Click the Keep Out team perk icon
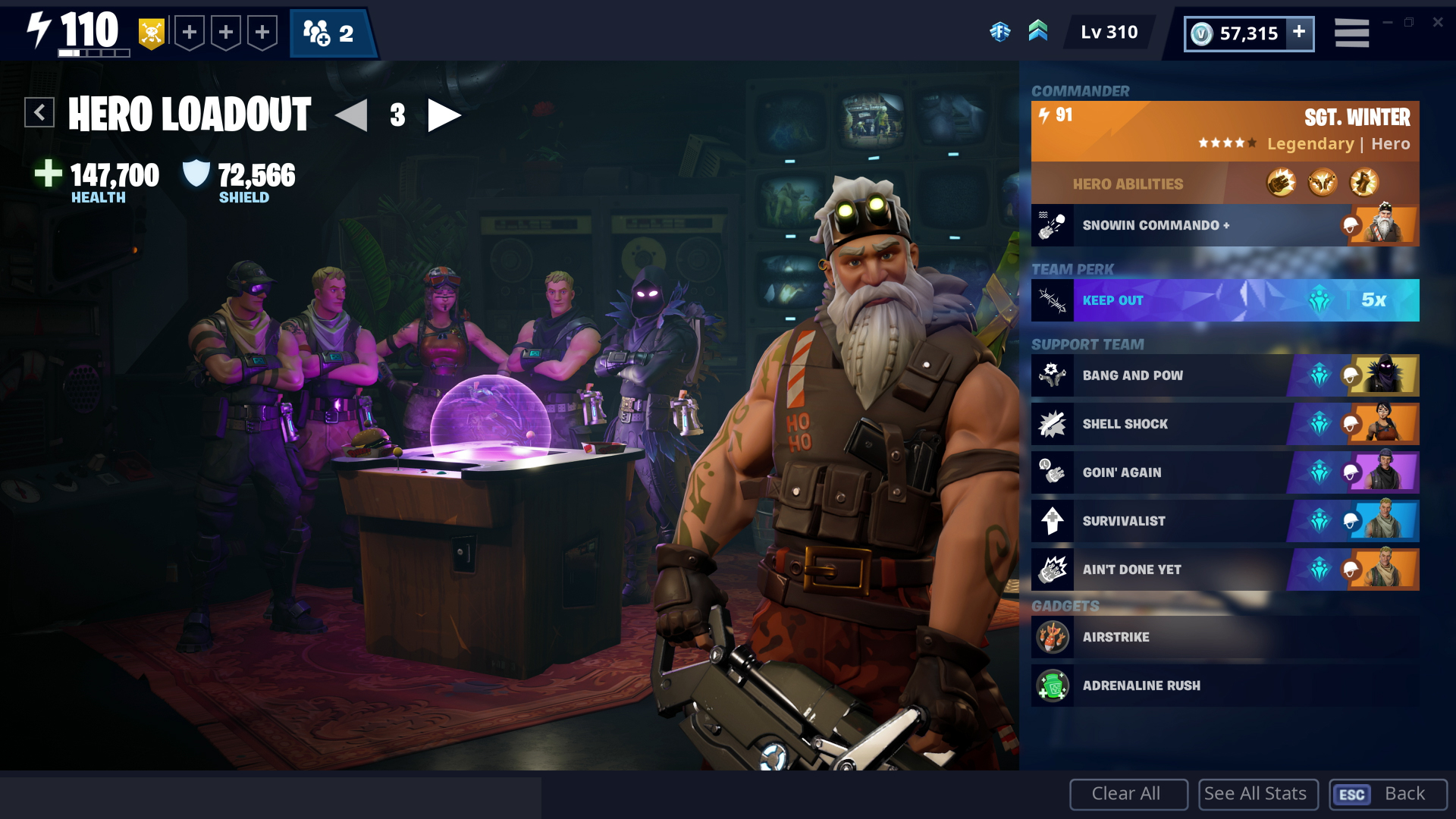 pyautogui.click(x=1052, y=300)
